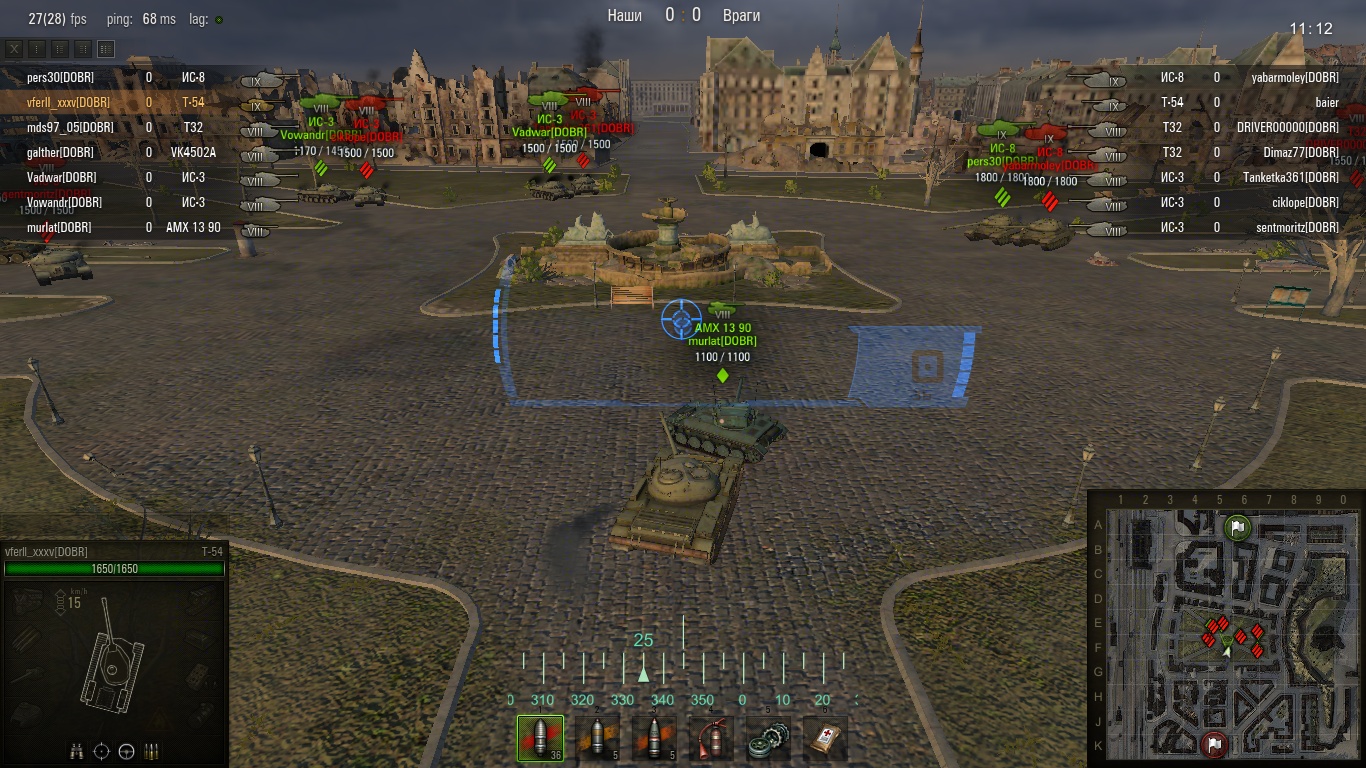Image resolution: width=1366 pixels, height=768 pixels.
Task: Click the binoculars crew icon on damage panel
Action: coord(77,751)
